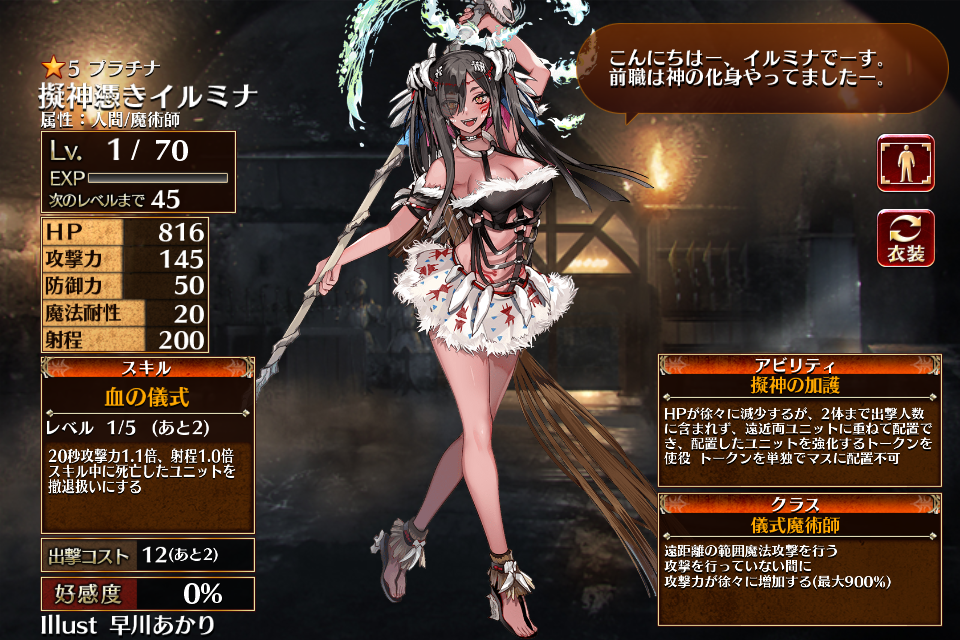Select the 擬神の加護 ability panel

(799, 419)
